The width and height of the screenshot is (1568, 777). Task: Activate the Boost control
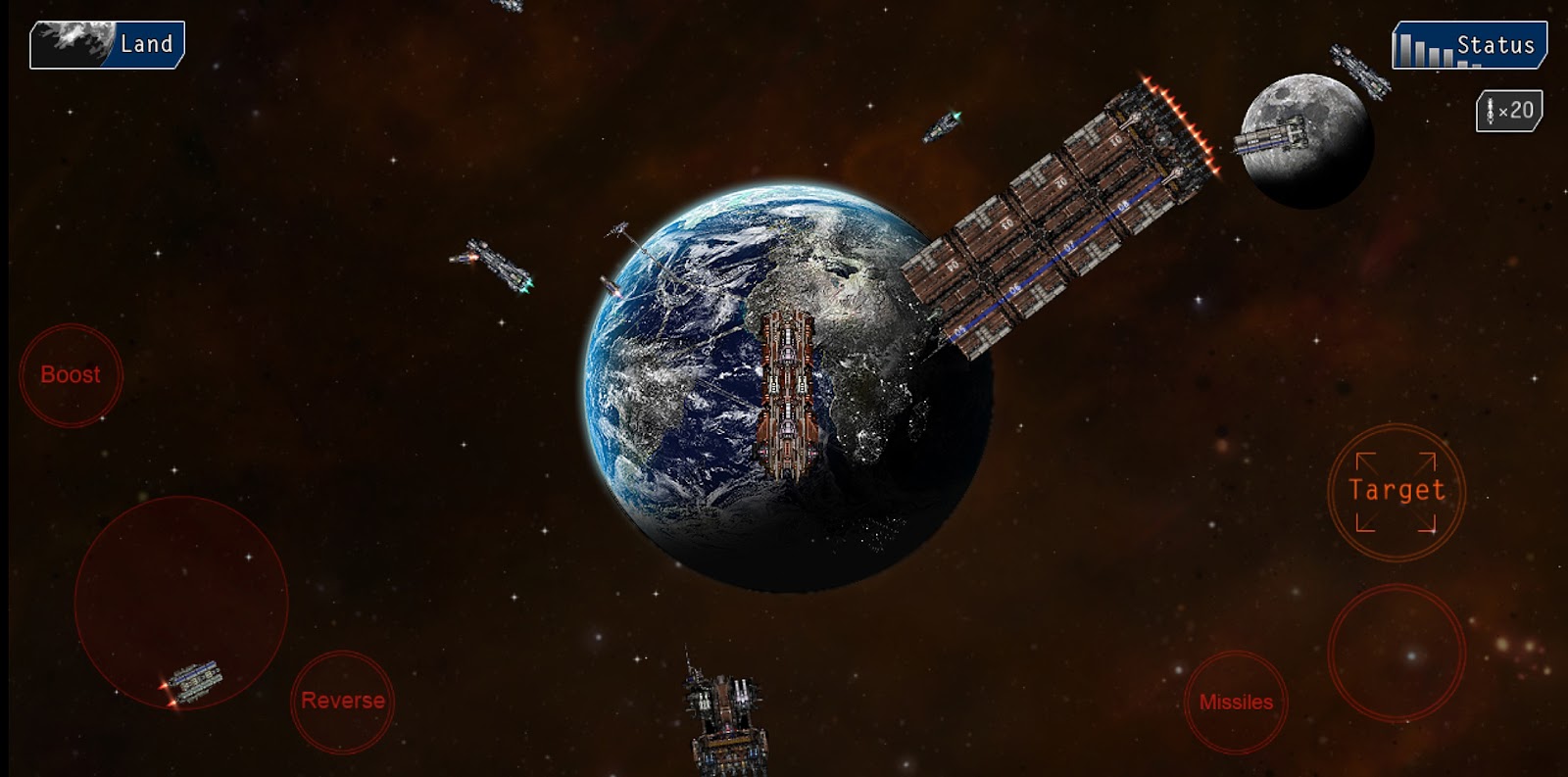[71, 374]
